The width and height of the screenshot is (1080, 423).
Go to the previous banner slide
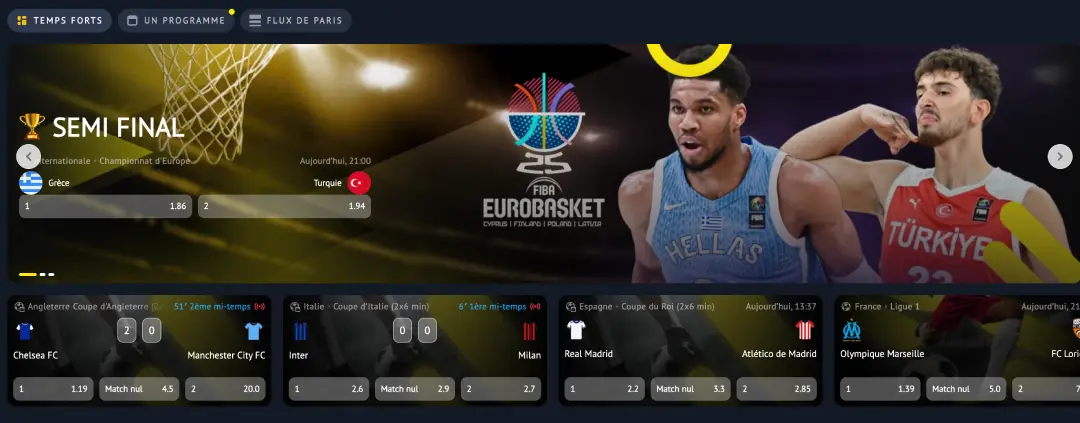(29, 156)
